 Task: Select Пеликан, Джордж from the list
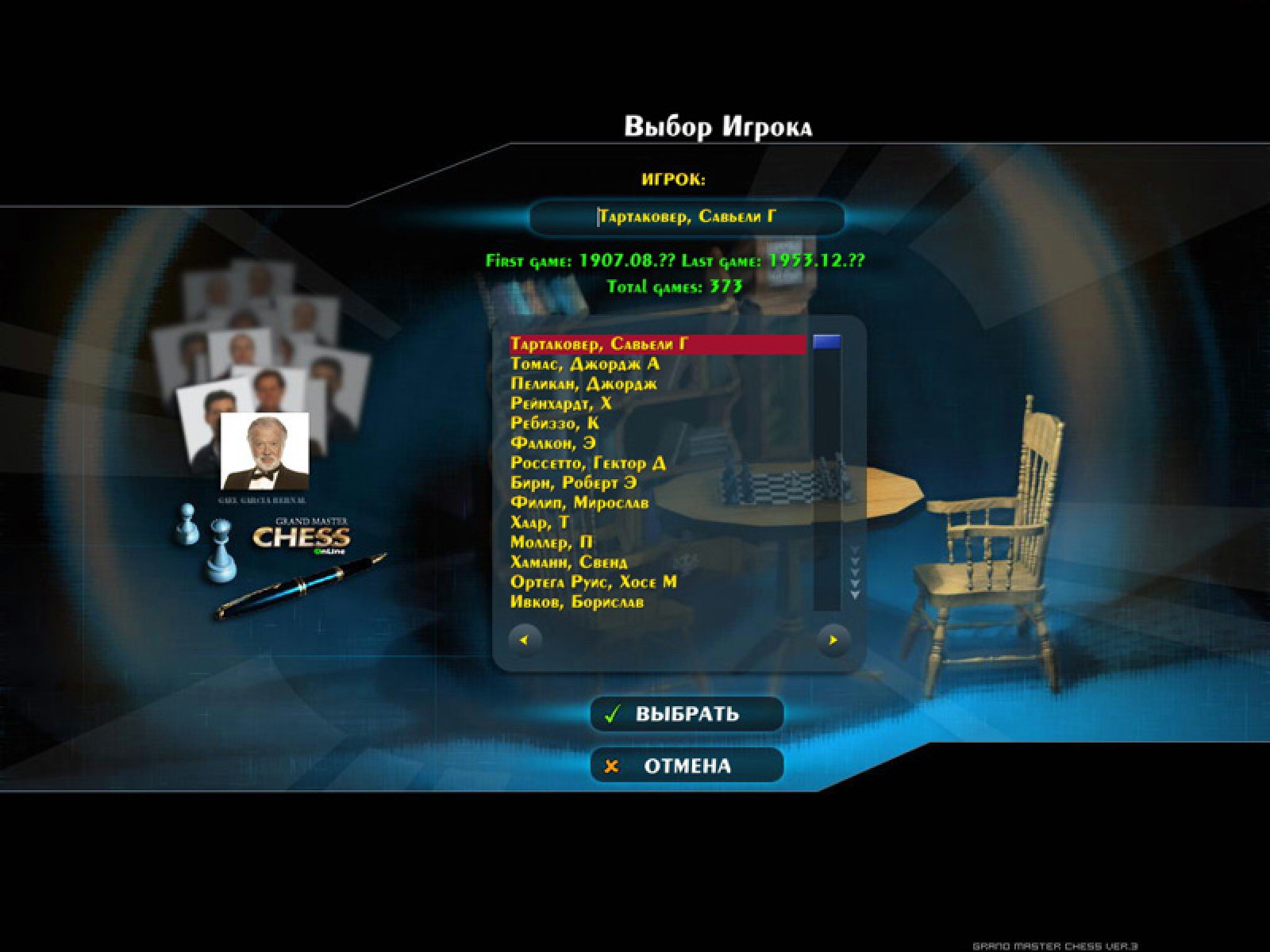[583, 384]
